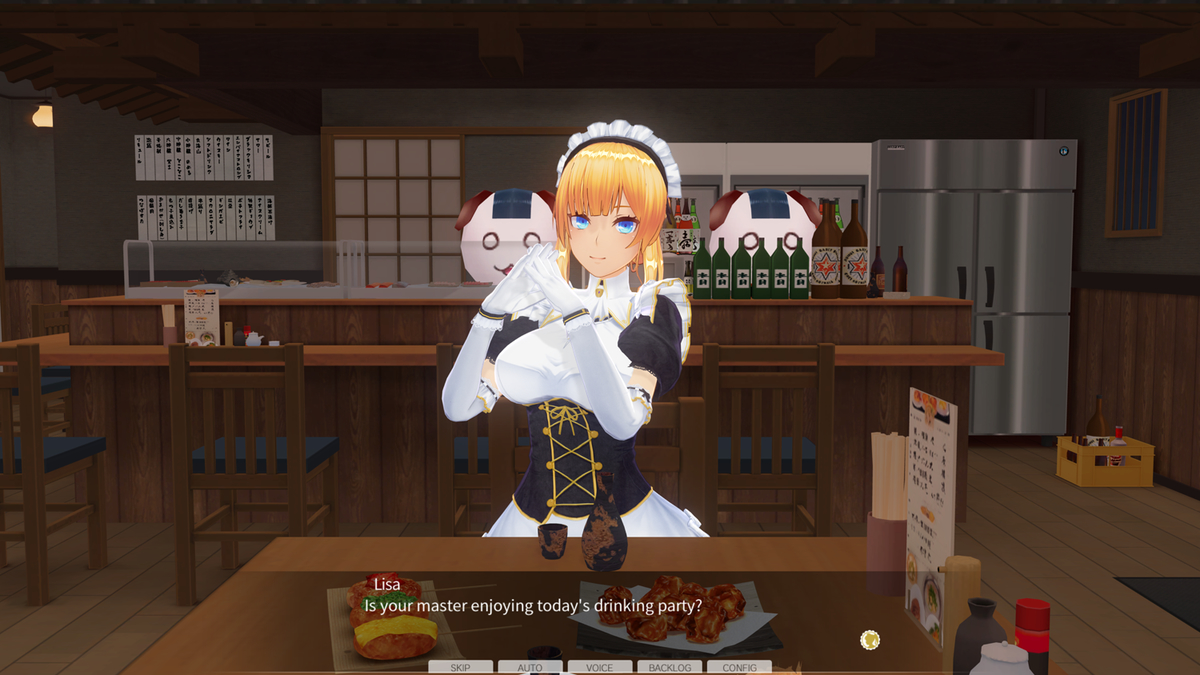The width and height of the screenshot is (1200, 675).
Task: Advance dialogue via the round next-line icon
Action: [x=870, y=639]
